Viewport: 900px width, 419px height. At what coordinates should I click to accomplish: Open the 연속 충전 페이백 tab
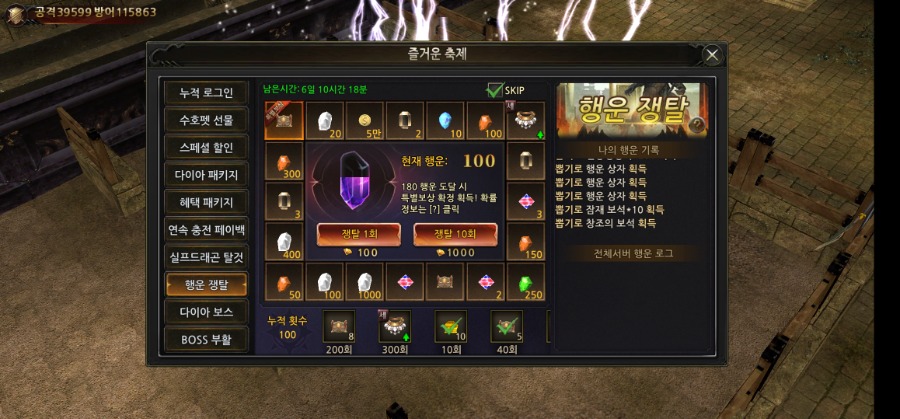point(206,229)
